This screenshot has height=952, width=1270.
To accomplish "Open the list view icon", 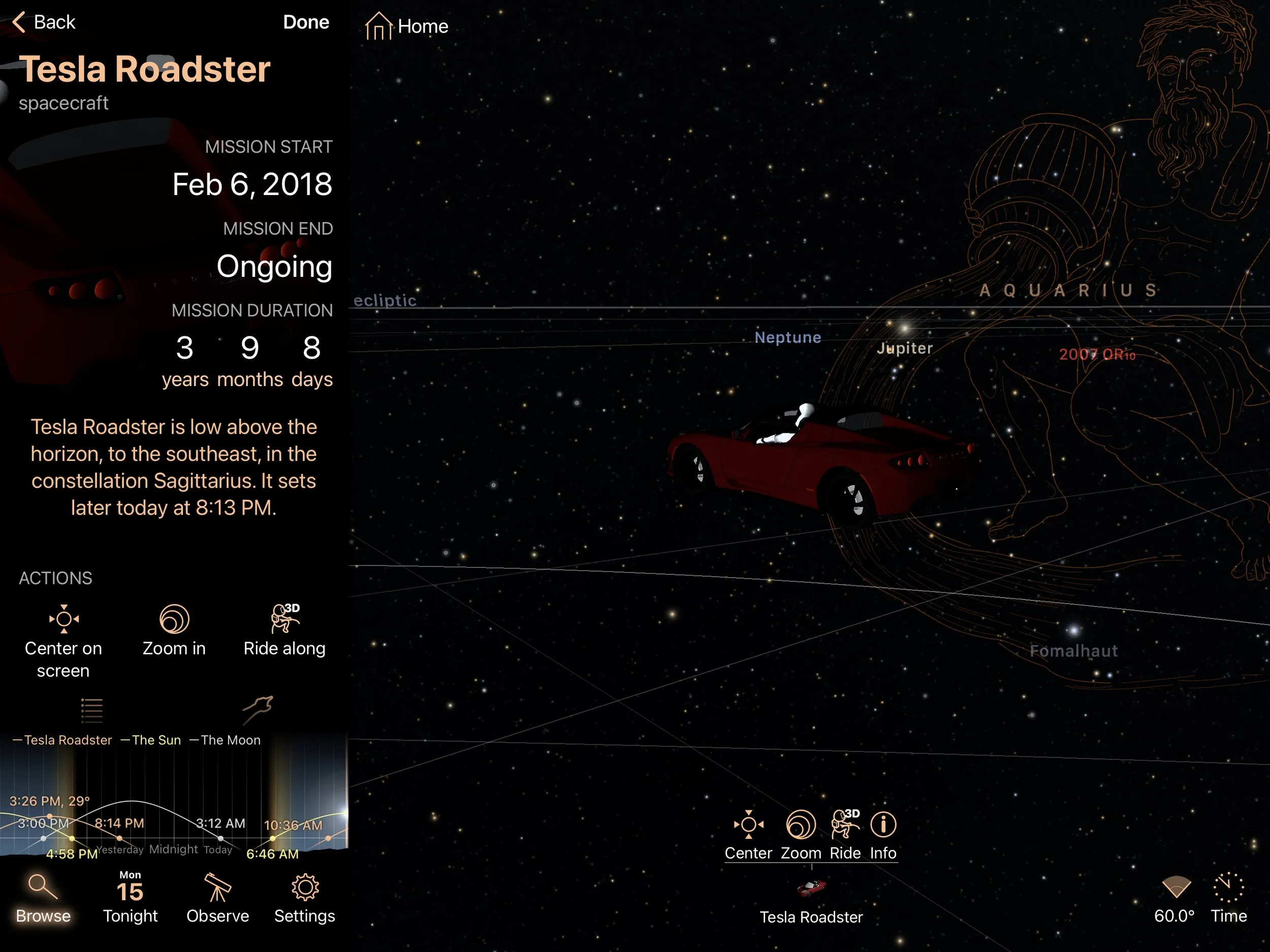I will pos(91,710).
